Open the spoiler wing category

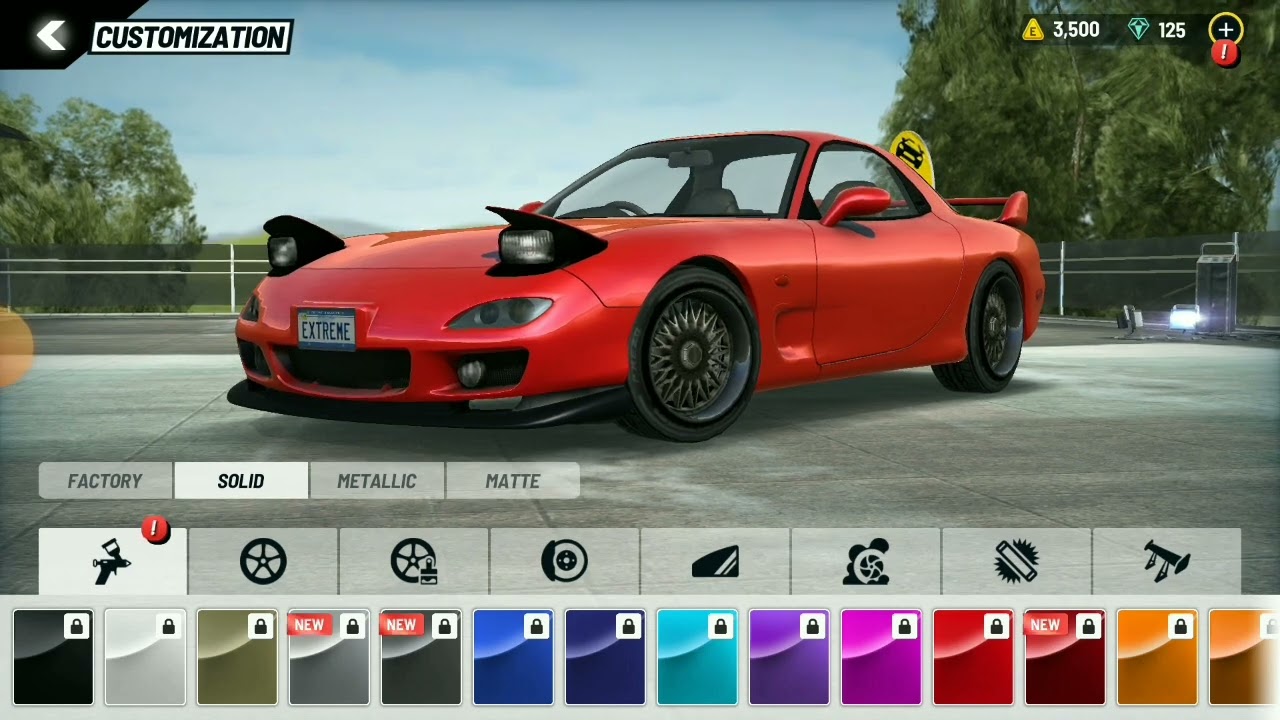click(x=1167, y=562)
